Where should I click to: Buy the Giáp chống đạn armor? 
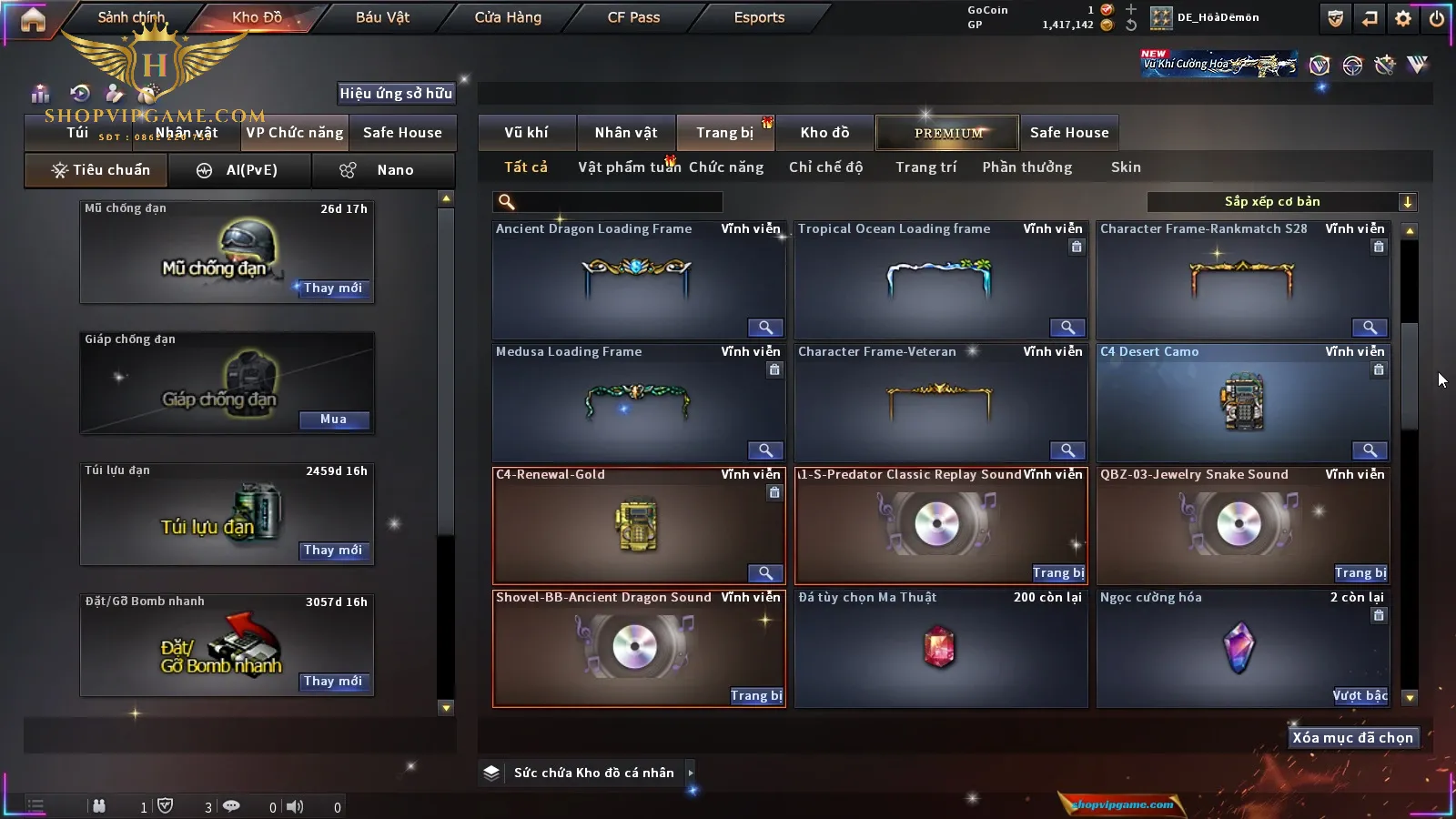333,420
